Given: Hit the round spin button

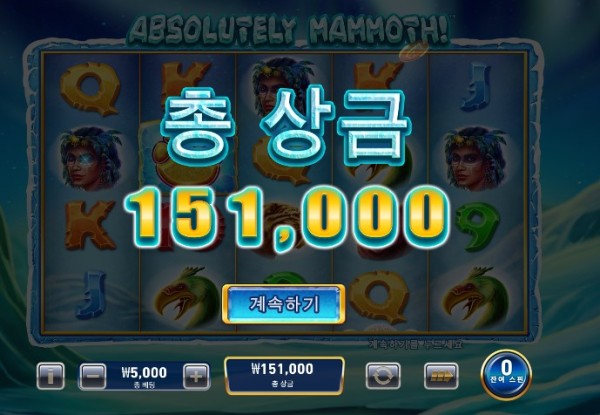Looking at the screenshot, I should pyautogui.click(x=506, y=374).
